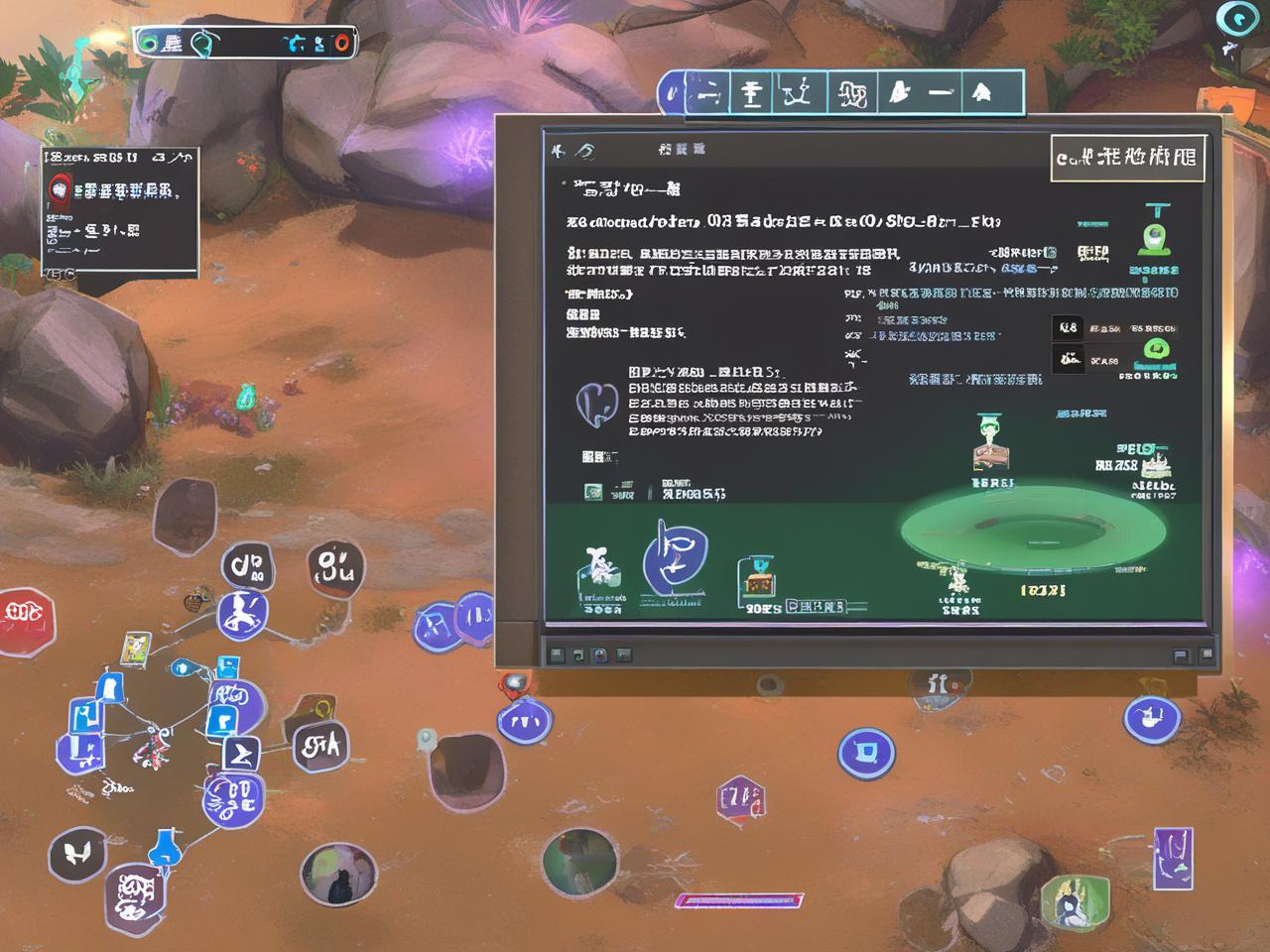
Task: Choose the purple card icon
Action: click(1172, 857)
